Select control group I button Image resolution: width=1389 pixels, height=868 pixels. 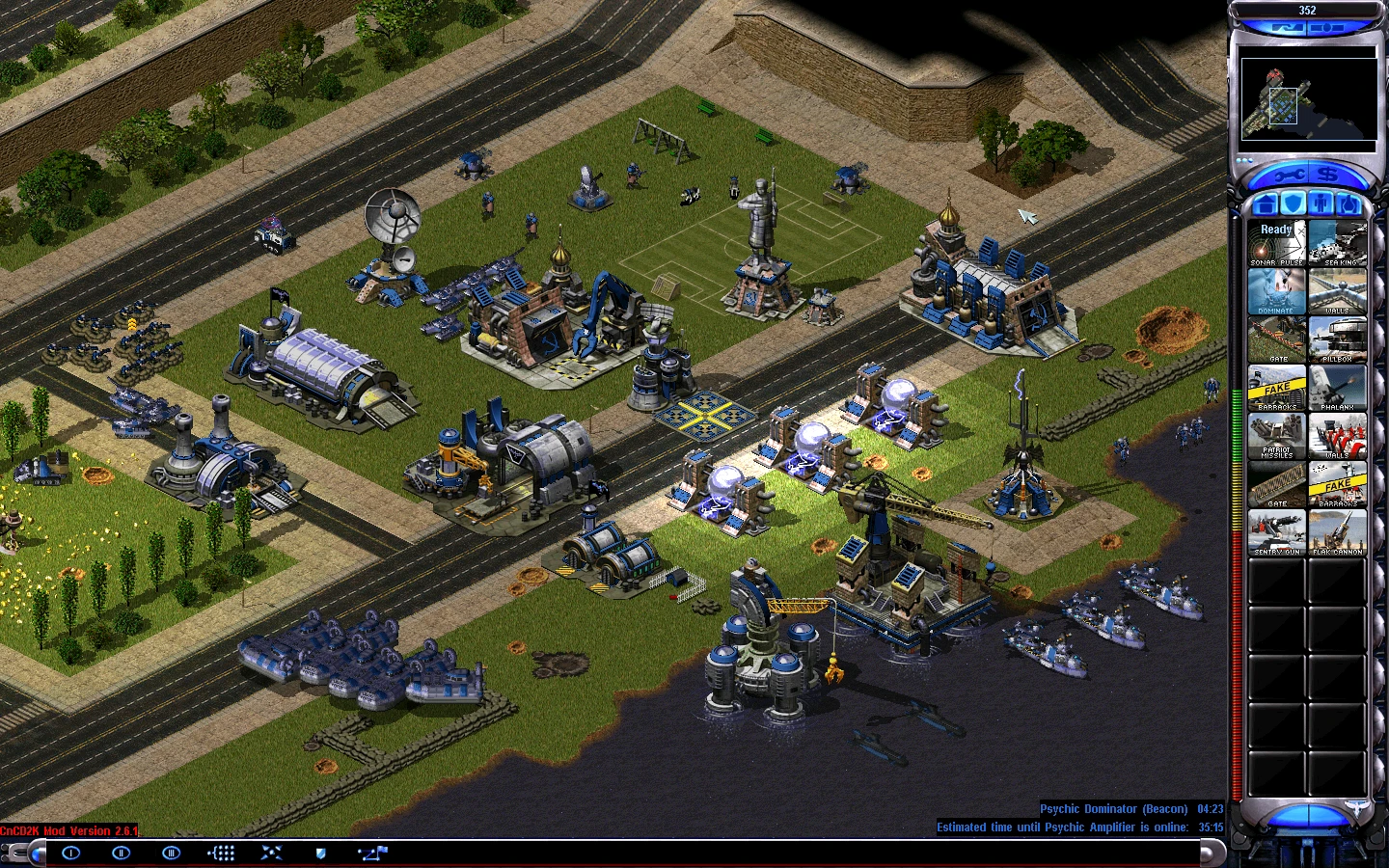coord(70,853)
